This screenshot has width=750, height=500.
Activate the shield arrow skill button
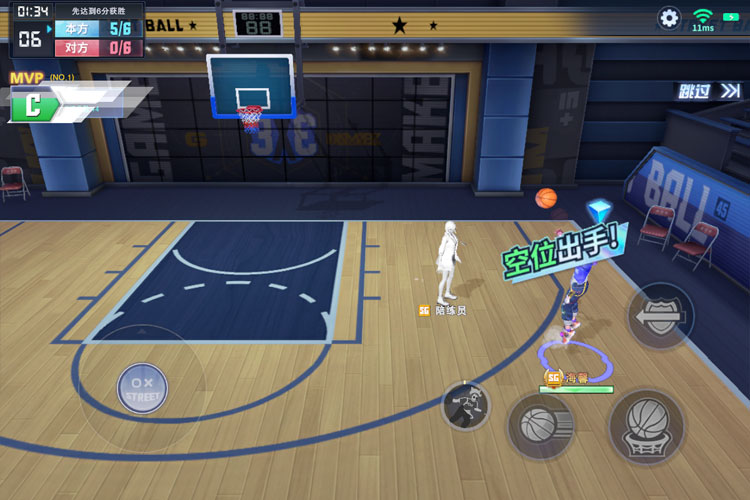pos(661,316)
